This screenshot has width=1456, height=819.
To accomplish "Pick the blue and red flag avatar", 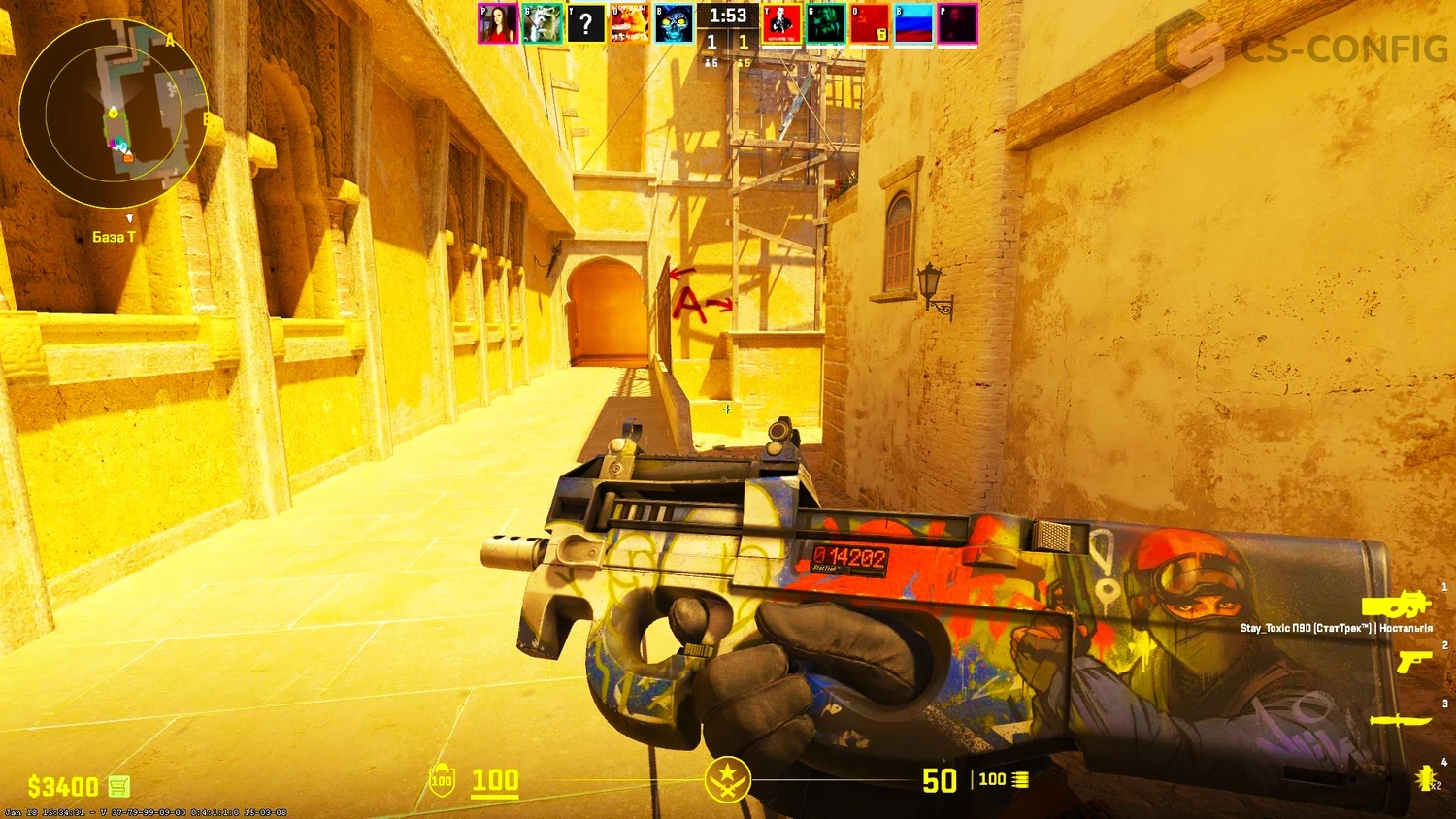I will coord(913,23).
